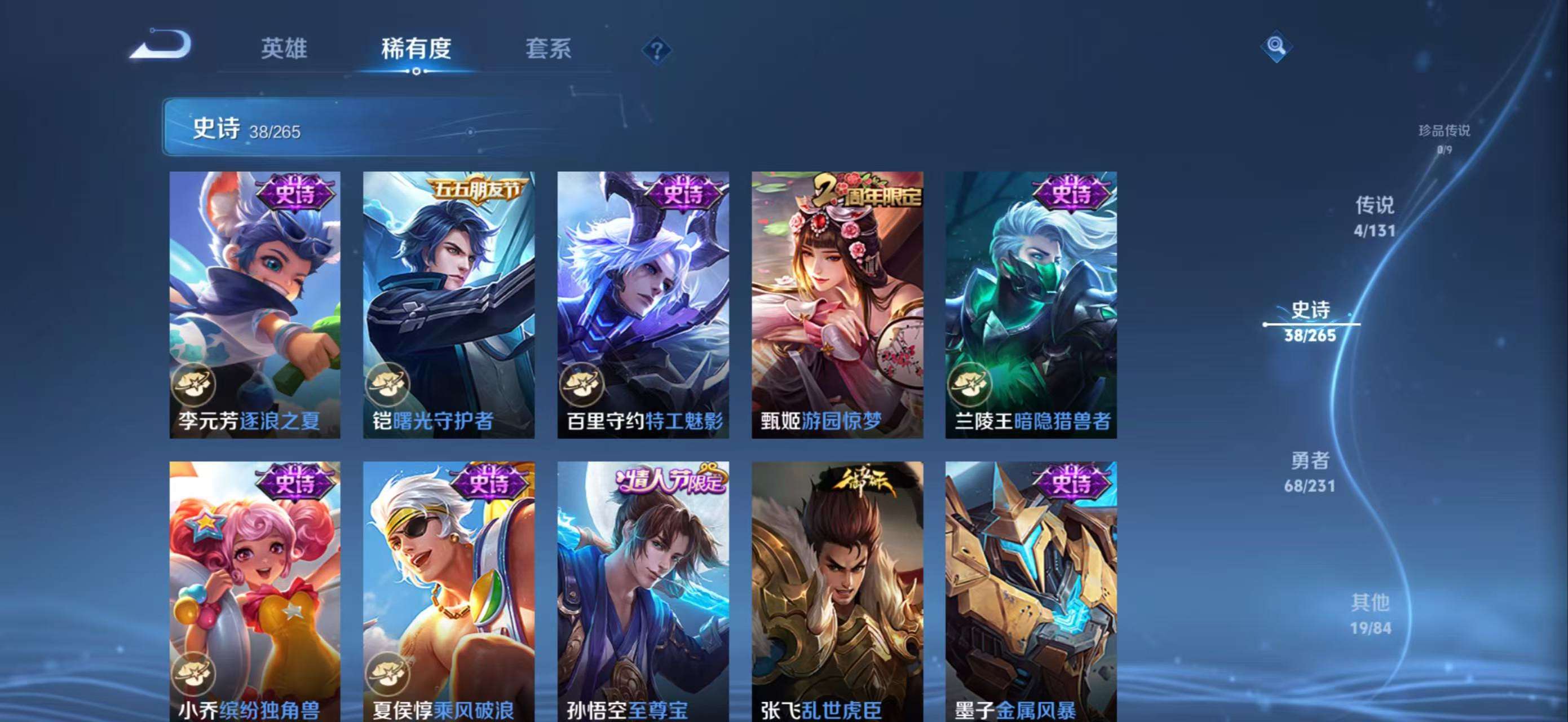
Task: Show help via the question mark icon
Action: [x=656, y=50]
